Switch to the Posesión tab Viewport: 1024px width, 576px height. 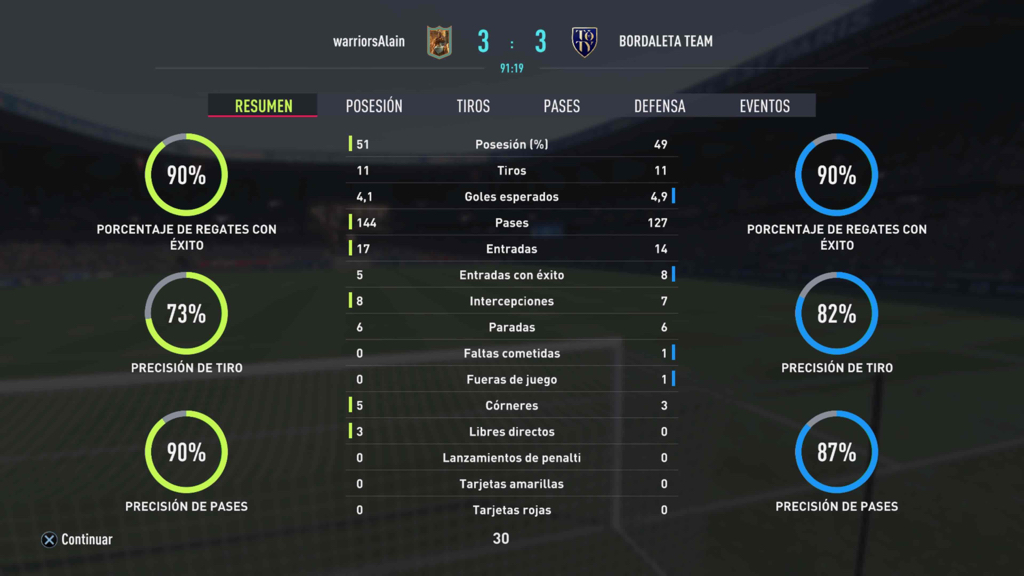click(374, 106)
